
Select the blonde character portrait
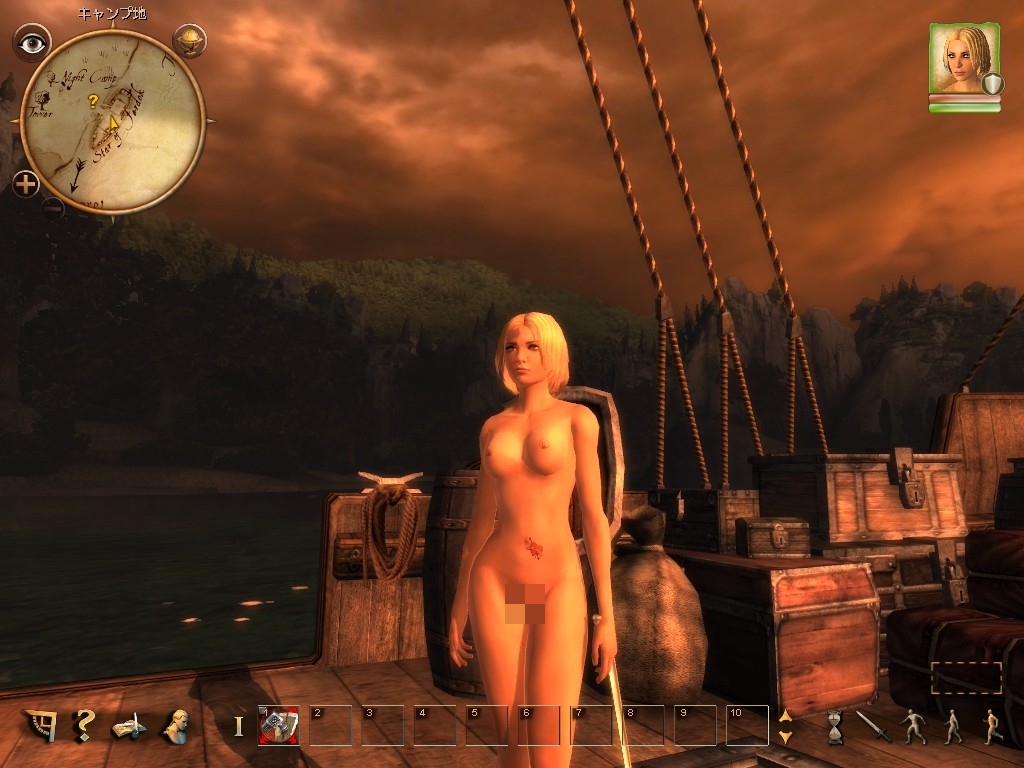point(964,60)
